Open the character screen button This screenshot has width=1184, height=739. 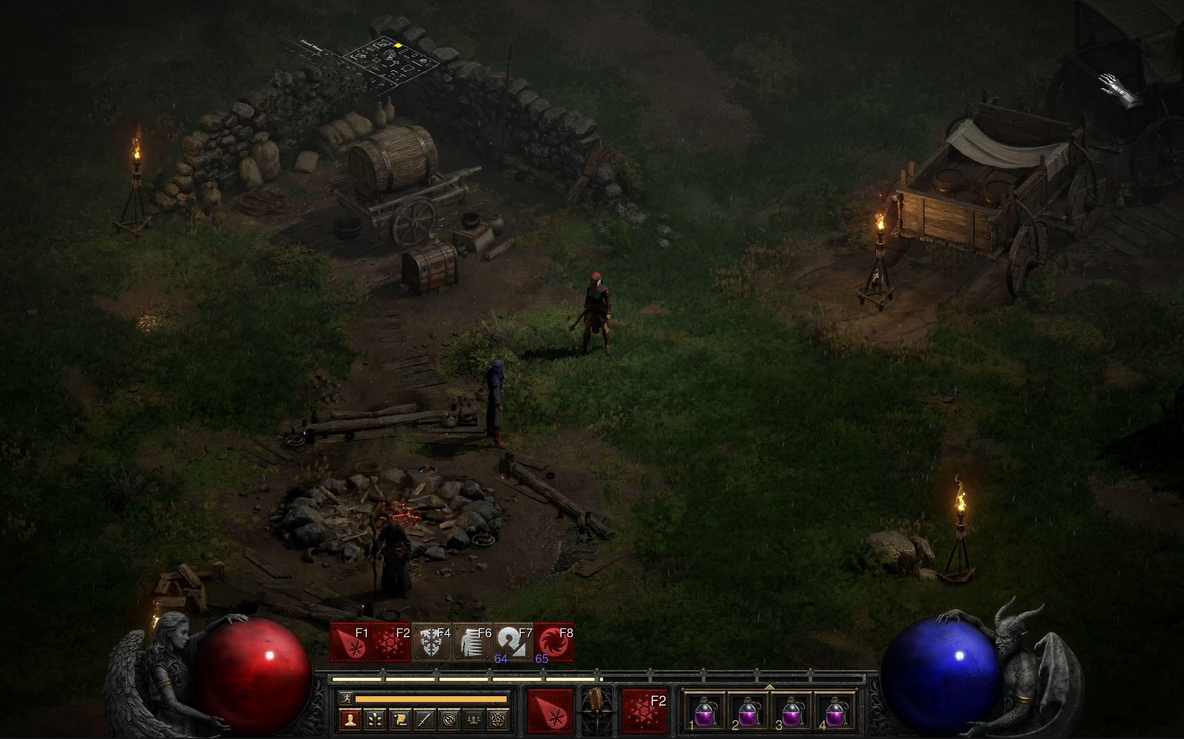click(350, 719)
